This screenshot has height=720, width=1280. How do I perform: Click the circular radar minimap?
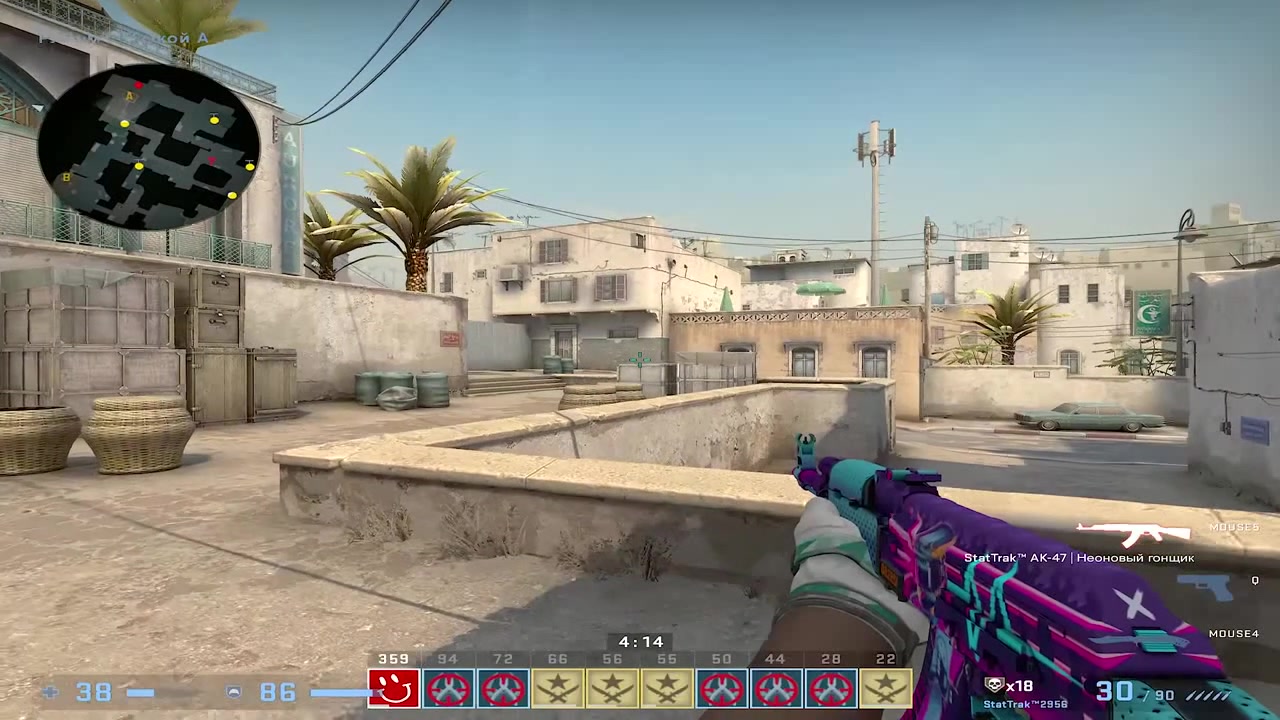[x=148, y=148]
